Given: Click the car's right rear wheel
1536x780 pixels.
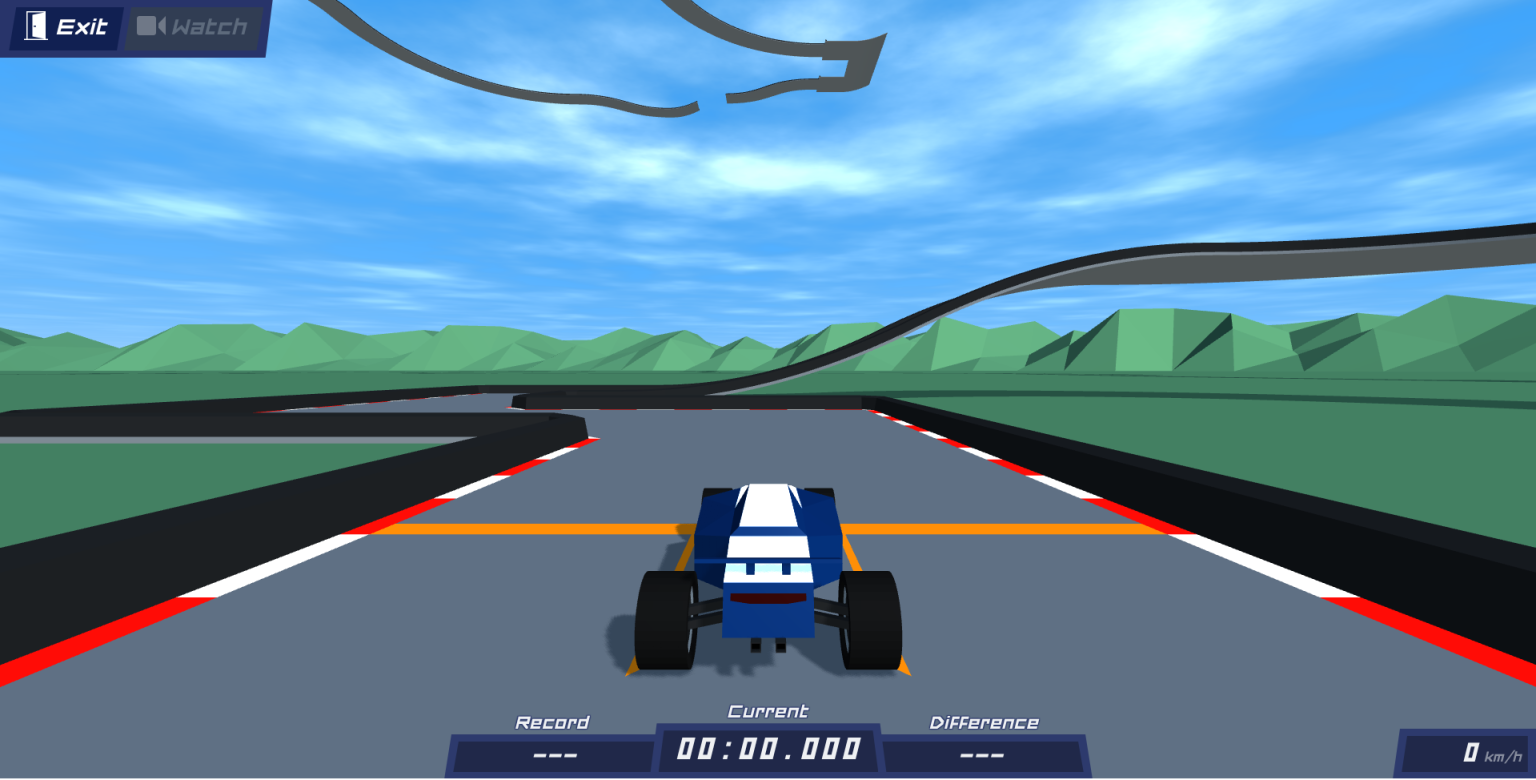Looking at the screenshot, I should point(873,618).
